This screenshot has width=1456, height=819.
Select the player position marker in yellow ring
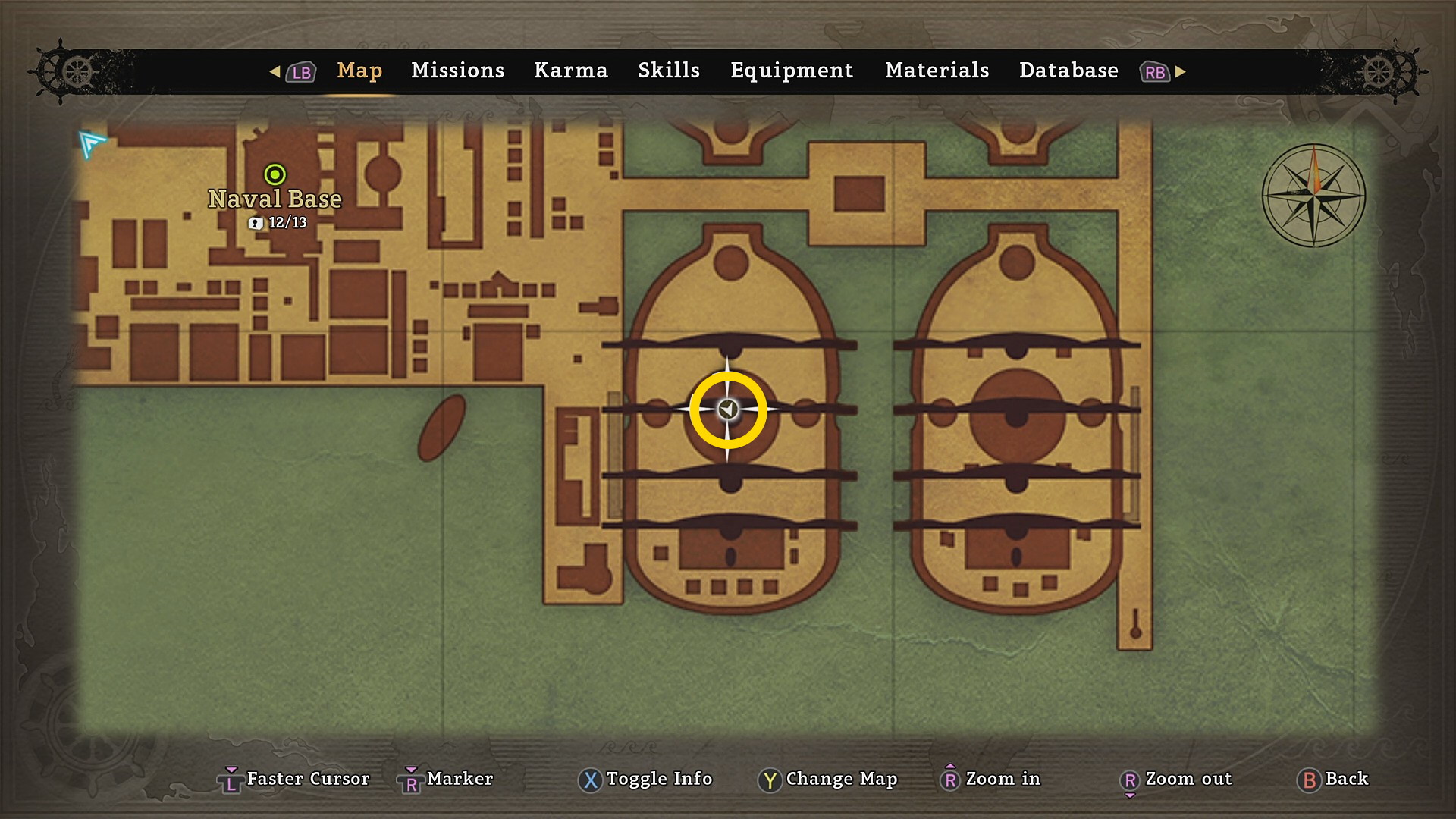(x=728, y=409)
